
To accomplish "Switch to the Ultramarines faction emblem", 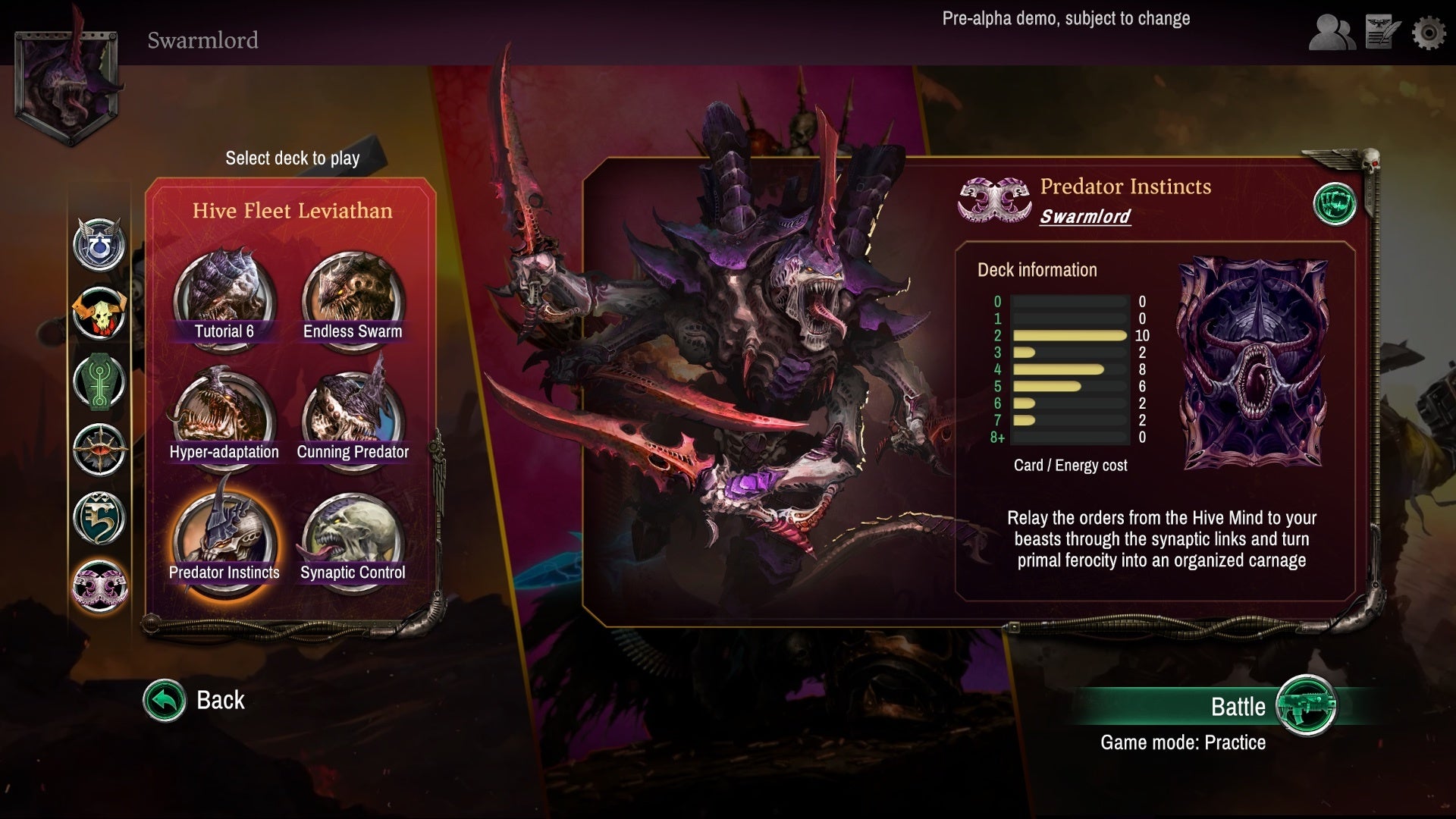I will point(99,245).
